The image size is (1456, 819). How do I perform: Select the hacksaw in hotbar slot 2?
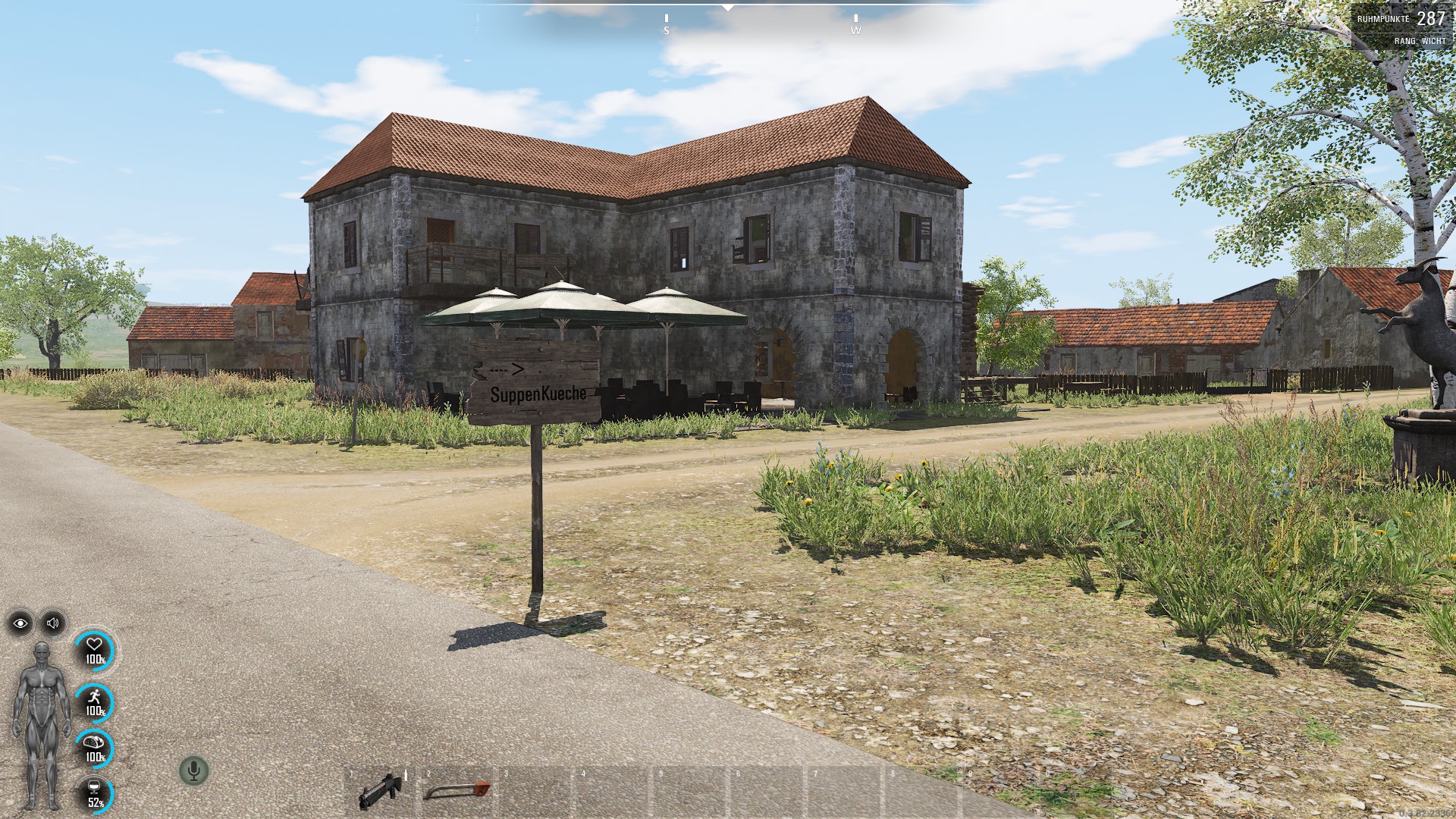(457, 791)
